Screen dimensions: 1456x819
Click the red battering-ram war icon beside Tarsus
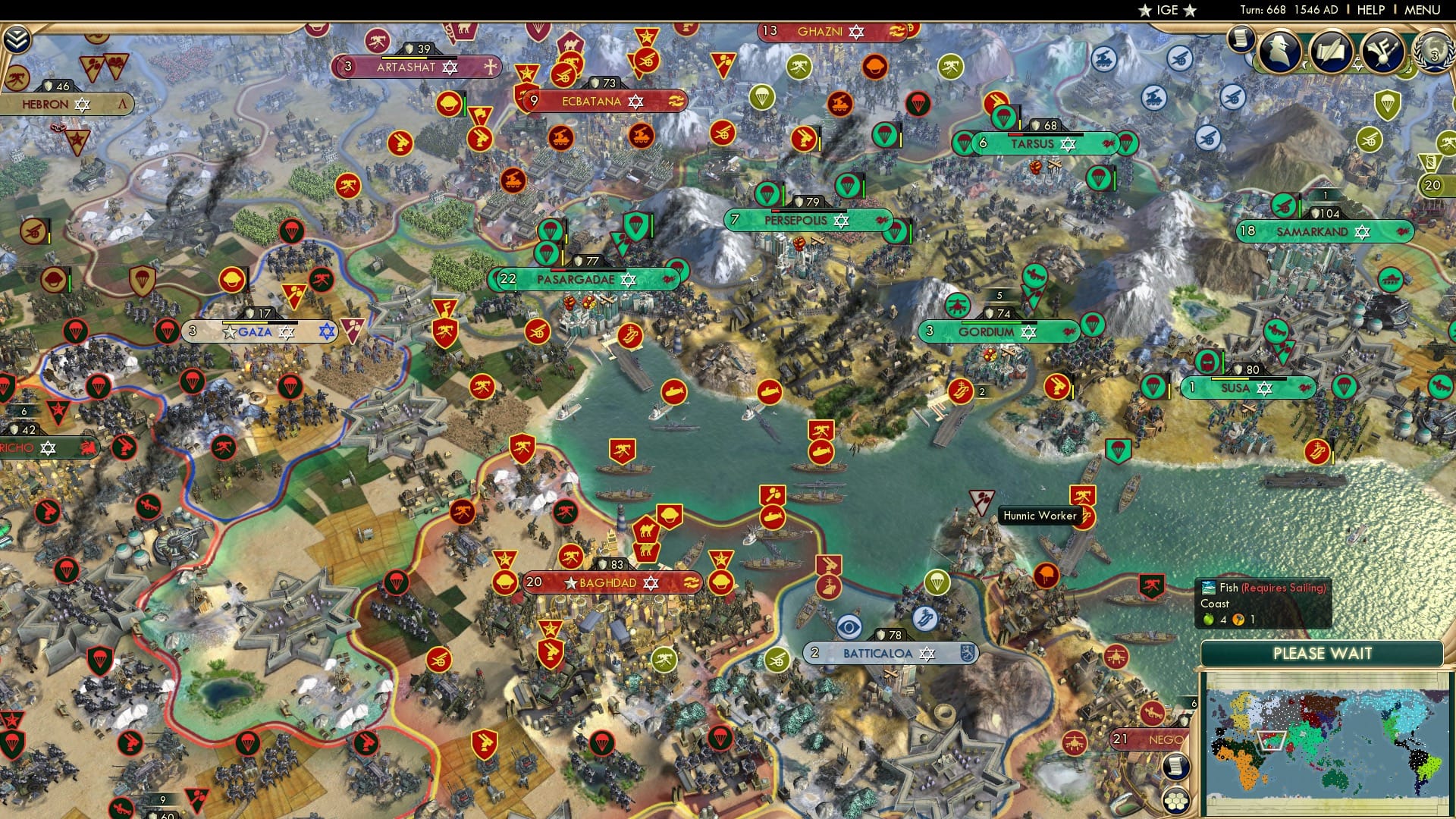pyautogui.click(x=1109, y=143)
